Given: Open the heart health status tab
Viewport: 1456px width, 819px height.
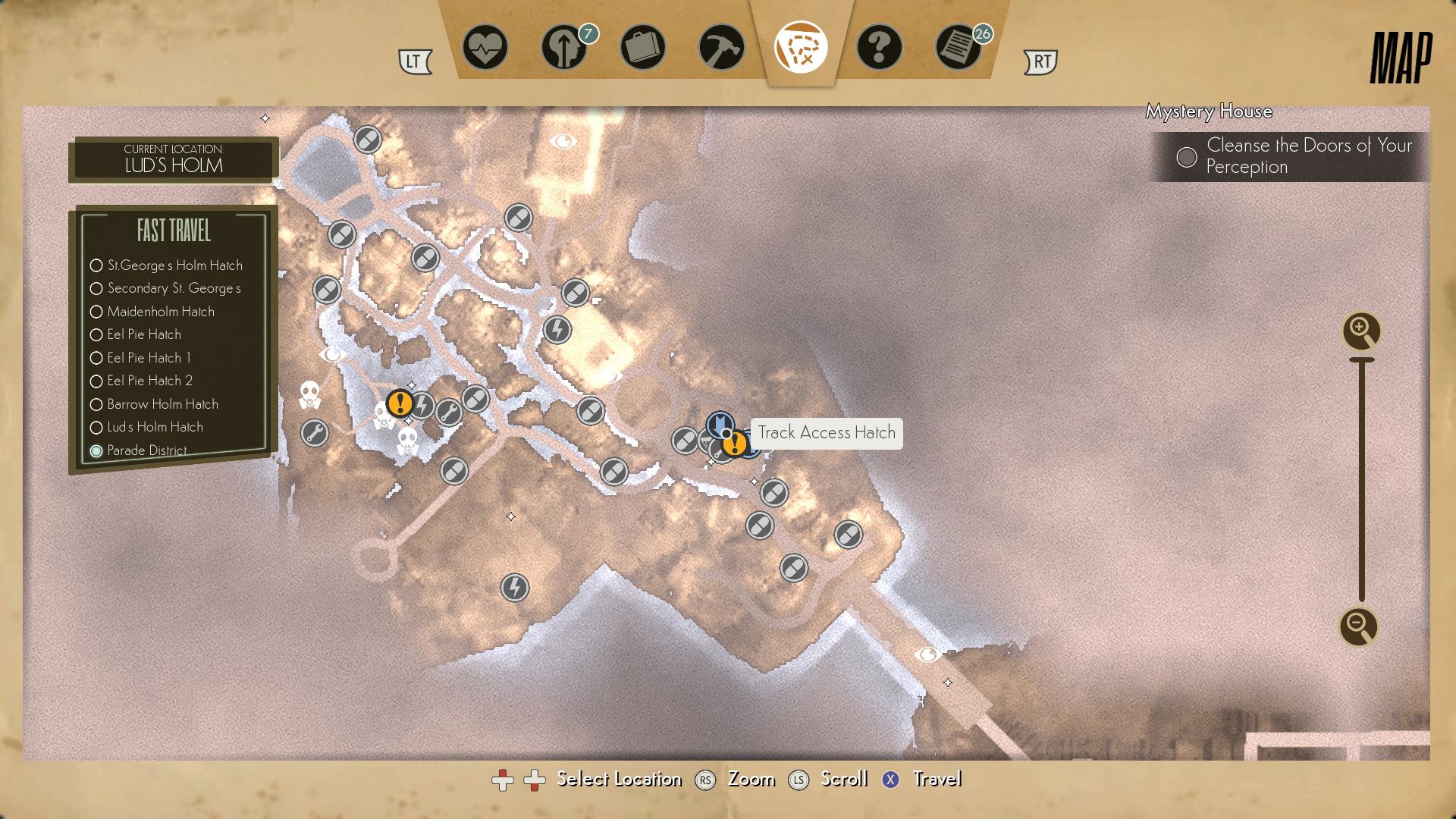Looking at the screenshot, I should [x=485, y=48].
